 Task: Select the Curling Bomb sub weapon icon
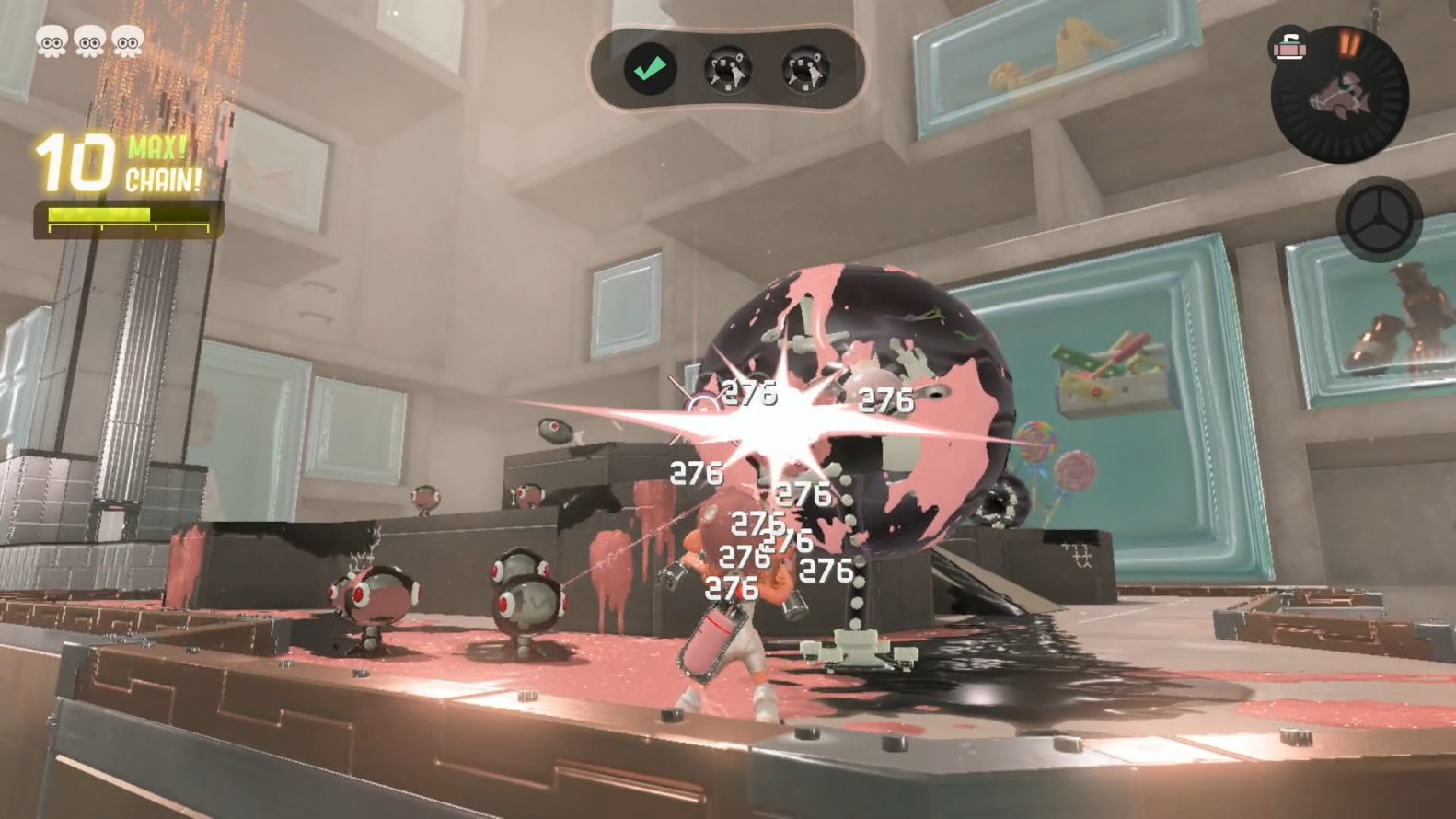1290,45
